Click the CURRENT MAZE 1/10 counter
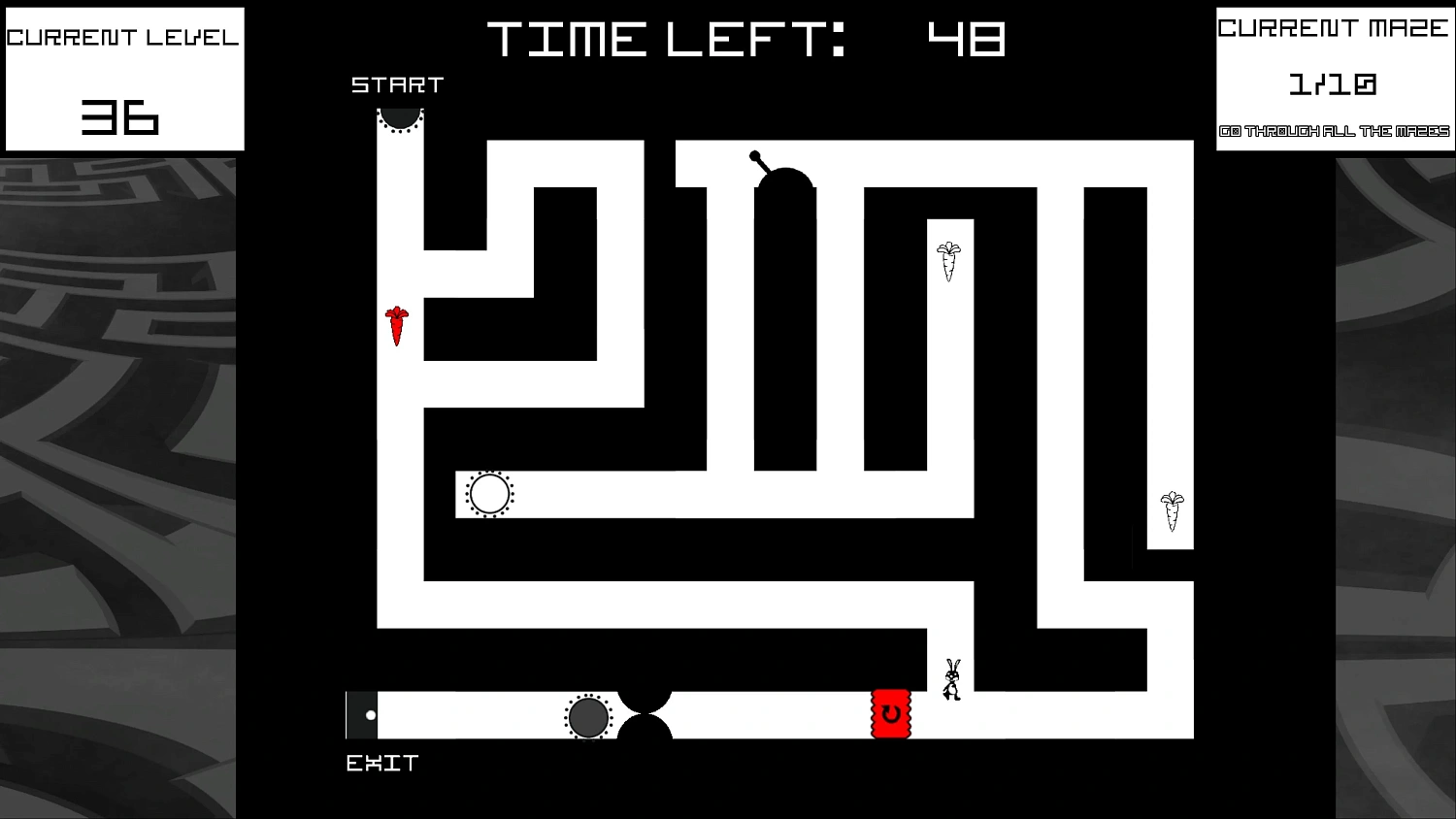The image size is (1456, 819). tap(1333, 84)
